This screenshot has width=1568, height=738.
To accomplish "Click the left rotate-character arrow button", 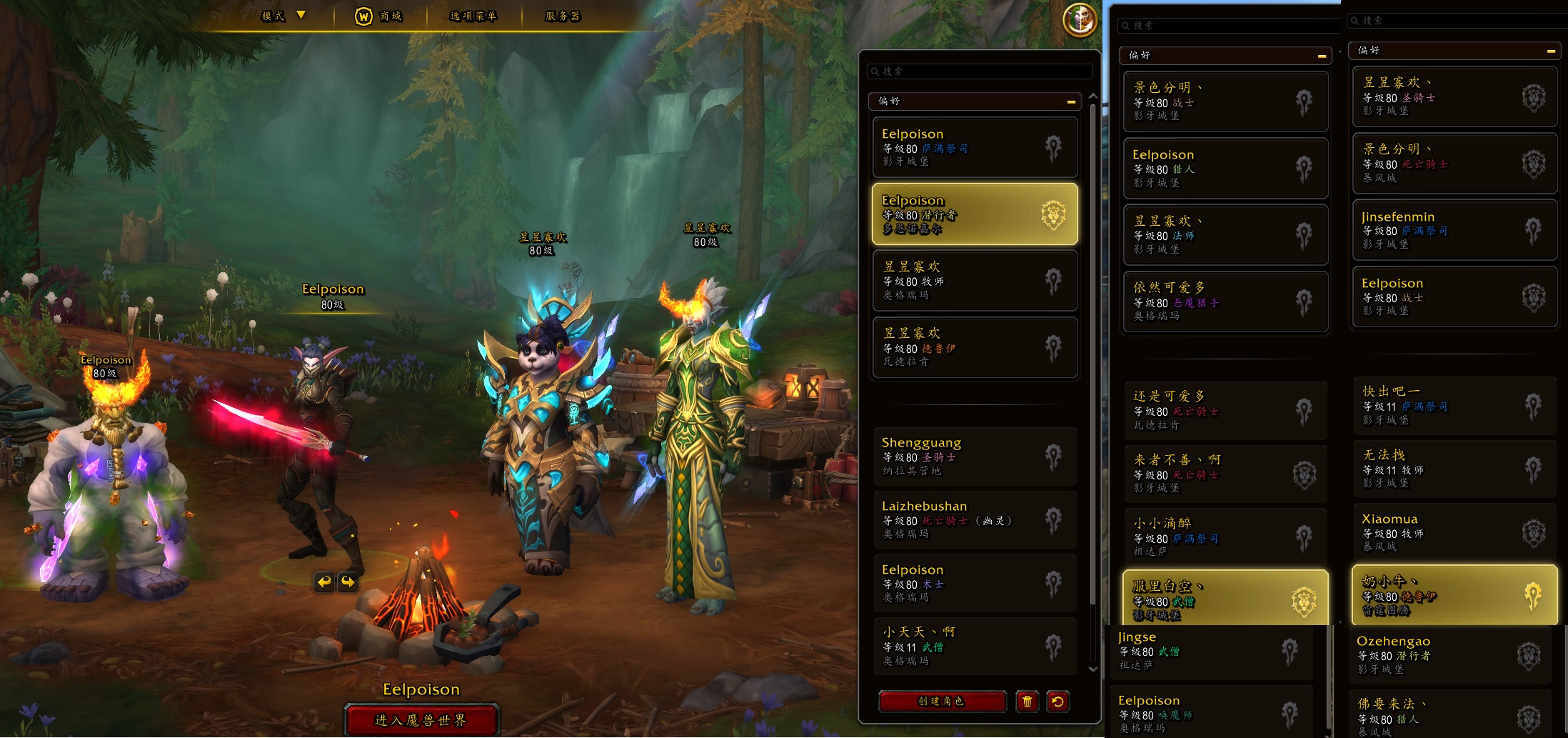I will pyautogui.click(x=324, y=582).
